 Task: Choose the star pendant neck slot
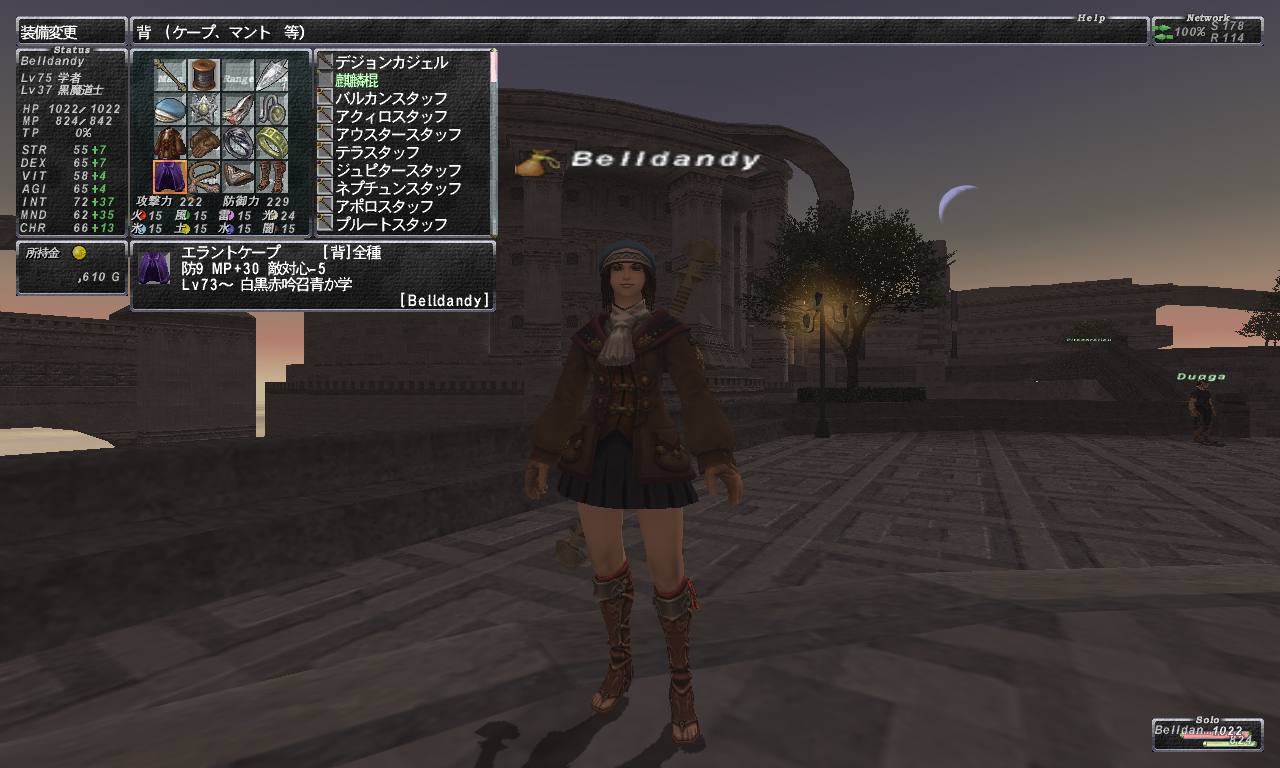pos(204,108)
